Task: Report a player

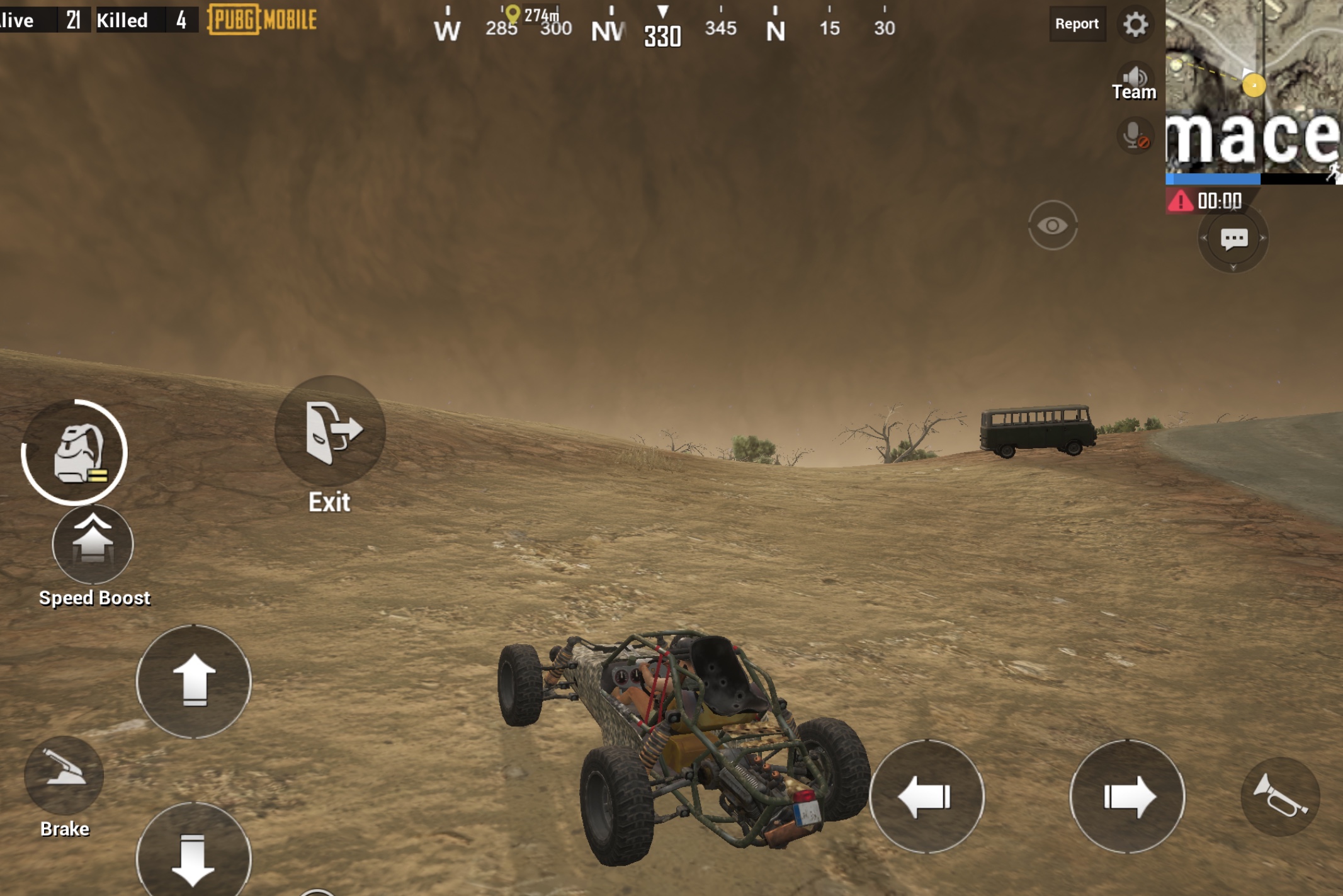Action: click(x=1077, y=24)
